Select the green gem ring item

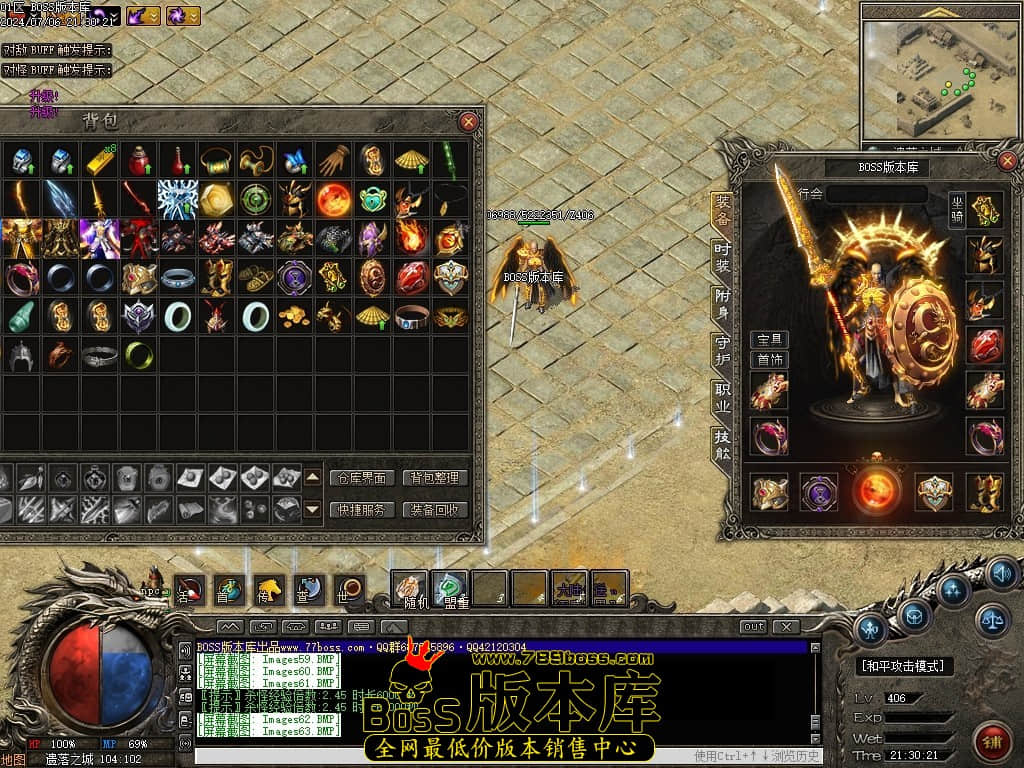pyautogui.click(x=138, y=355)
